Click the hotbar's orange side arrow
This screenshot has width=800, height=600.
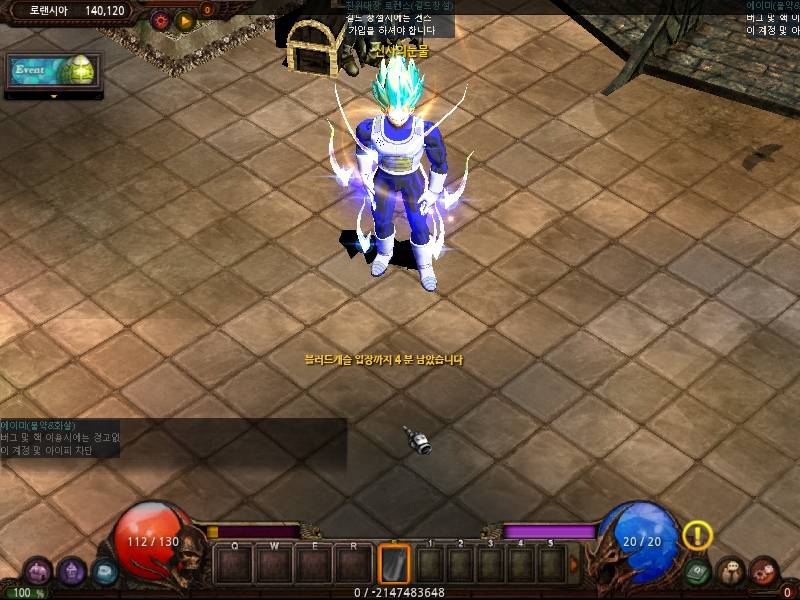[574, 565]
